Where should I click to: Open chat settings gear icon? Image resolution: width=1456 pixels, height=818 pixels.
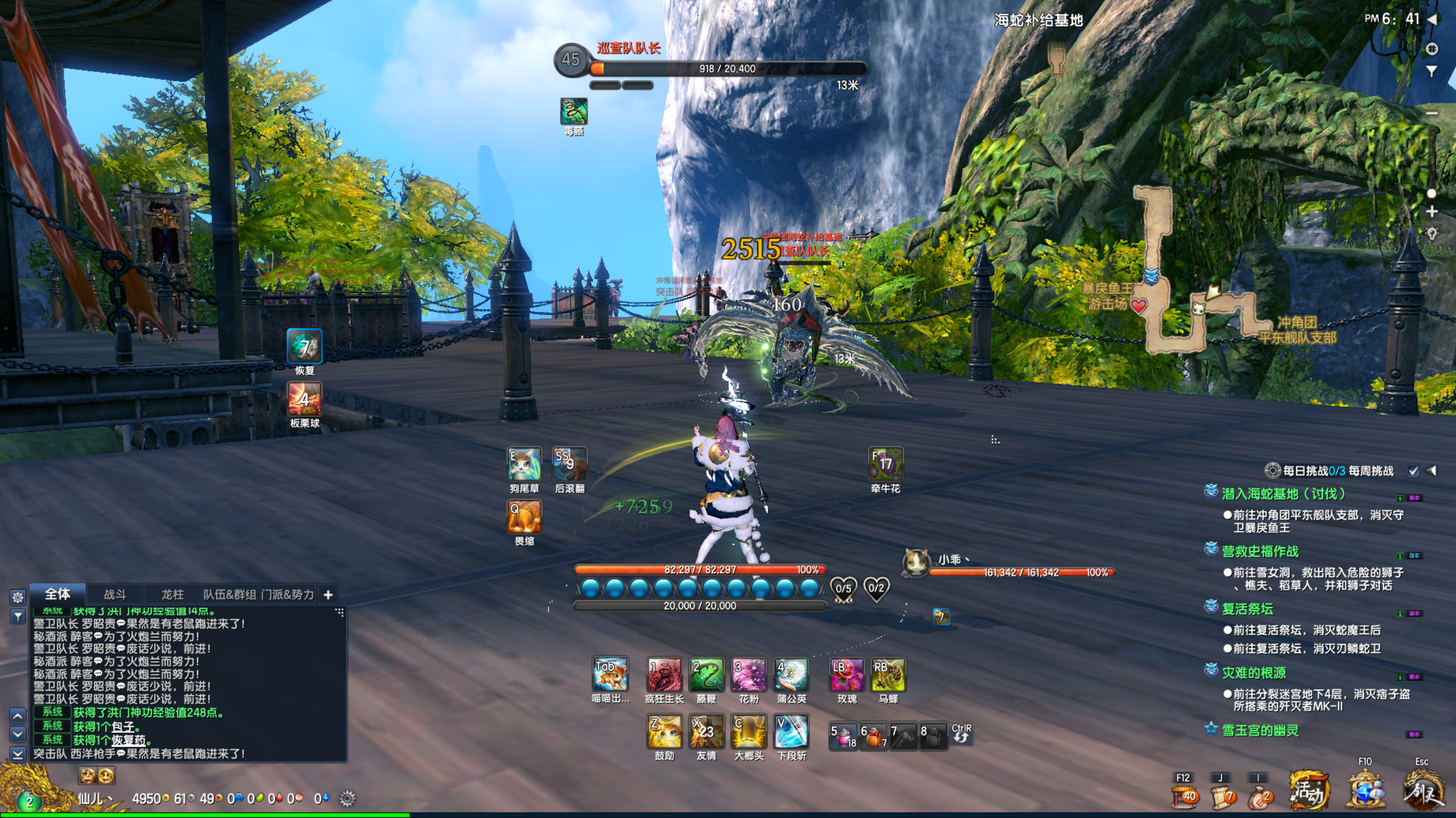[x=18, y=597]
